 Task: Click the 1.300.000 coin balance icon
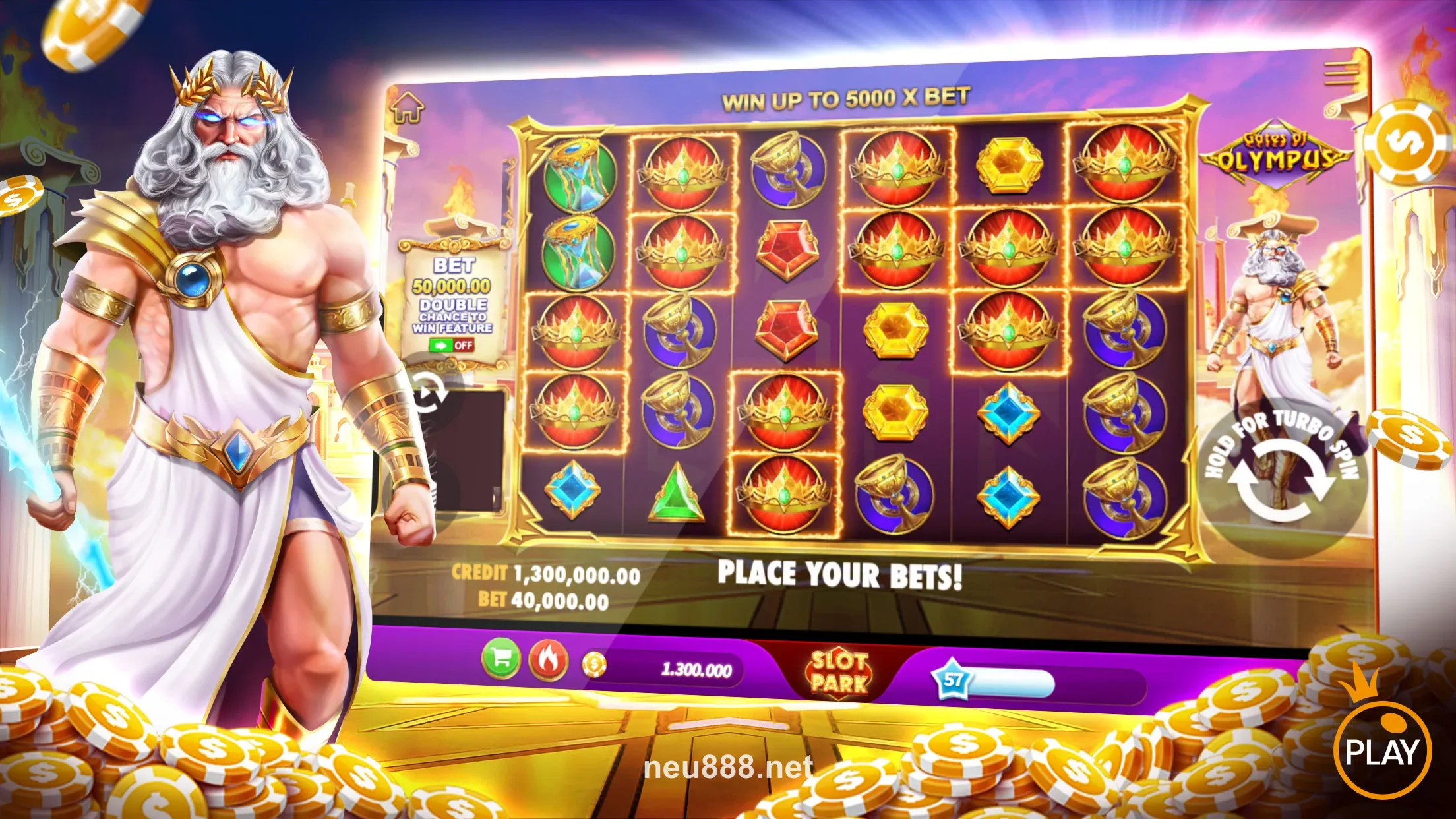coord(593,665)
